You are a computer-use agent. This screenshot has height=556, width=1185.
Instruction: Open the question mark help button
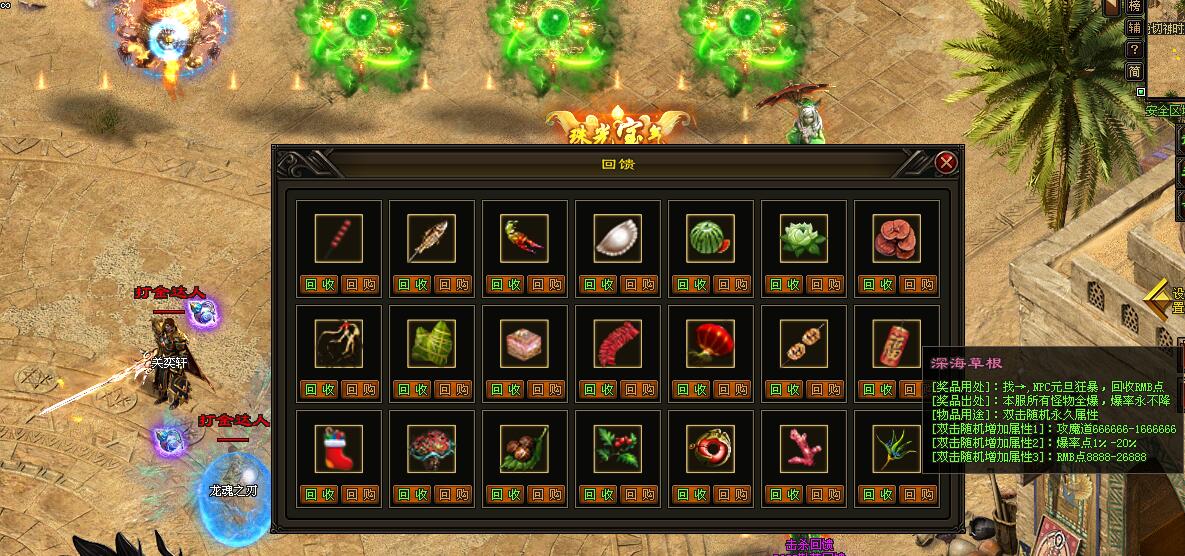point(1134,49)
